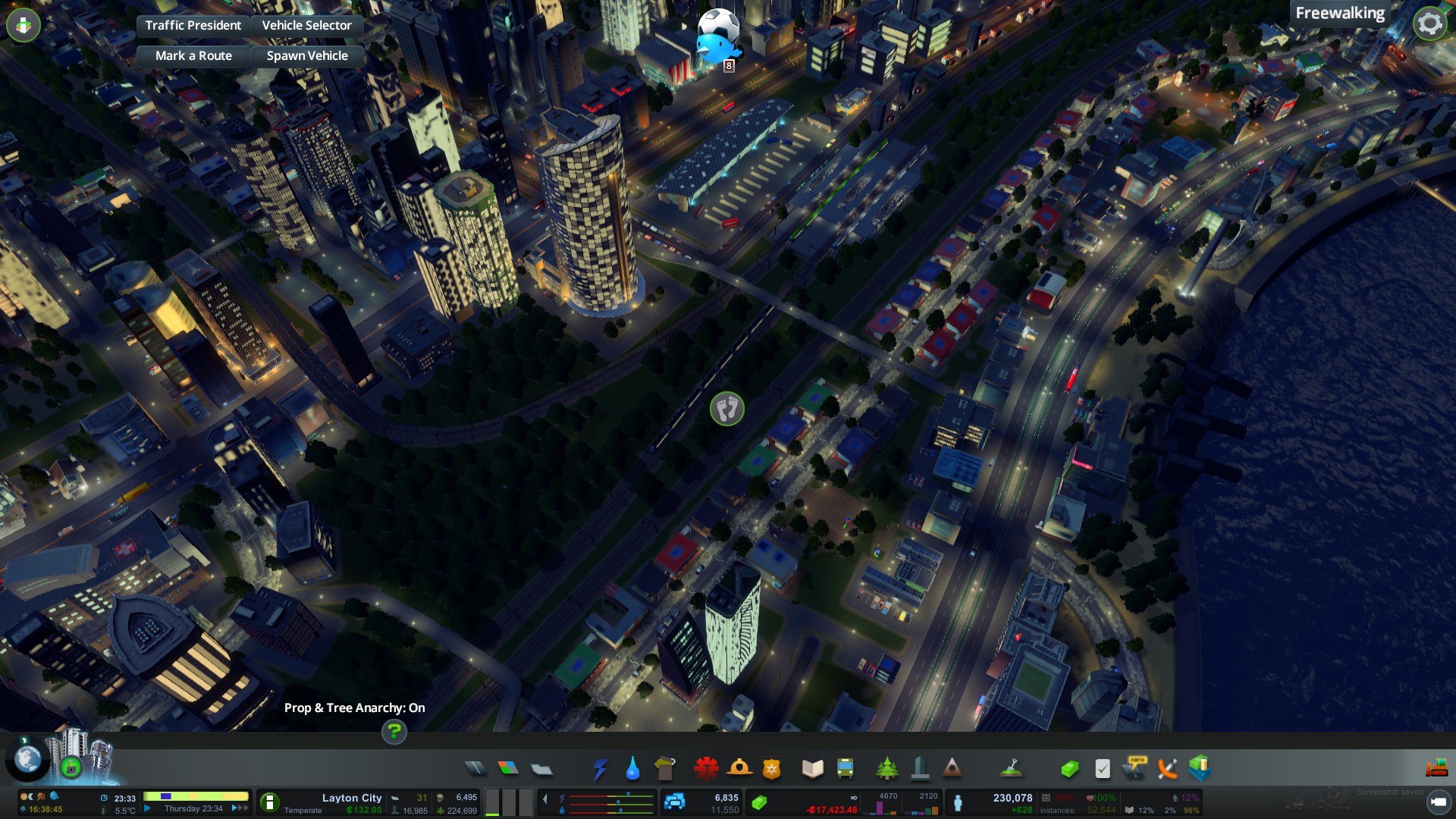Click the Freewalking button
The image size is (1456, 819).
tap(1339, 13)
